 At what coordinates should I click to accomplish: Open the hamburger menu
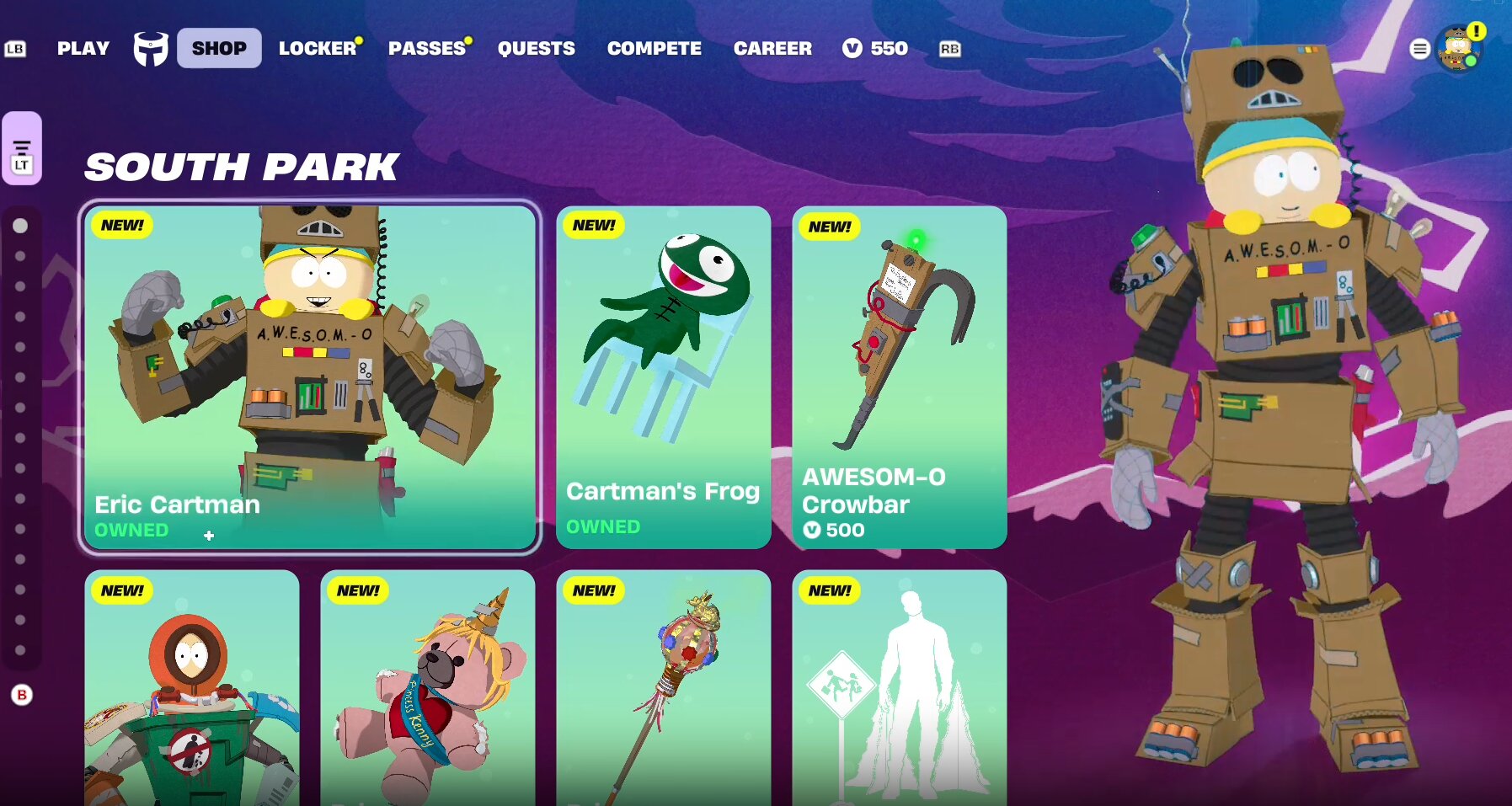tap(1420, 48)
